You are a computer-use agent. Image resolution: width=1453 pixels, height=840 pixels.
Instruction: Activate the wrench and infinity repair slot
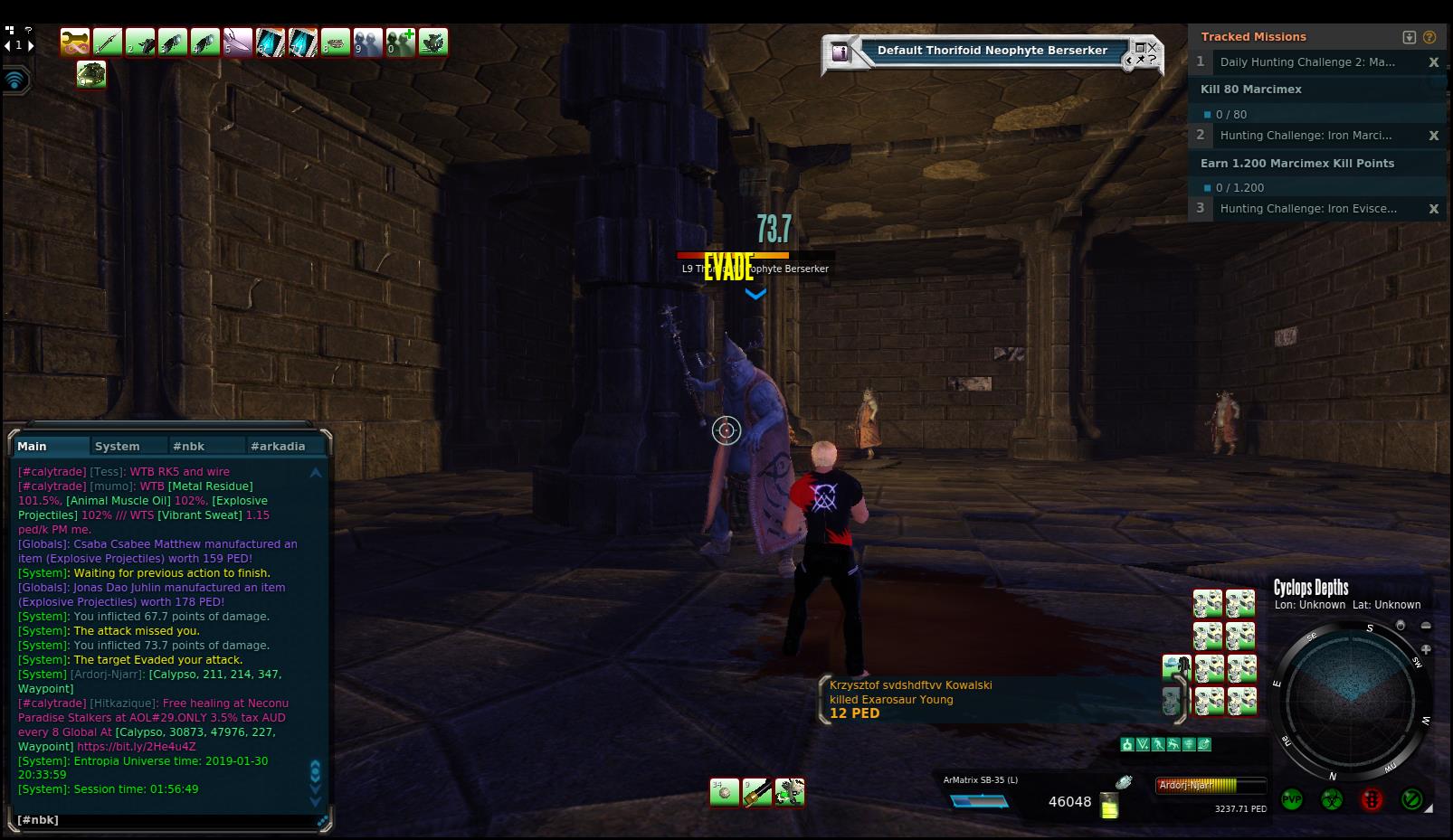[x=75, y=42]
